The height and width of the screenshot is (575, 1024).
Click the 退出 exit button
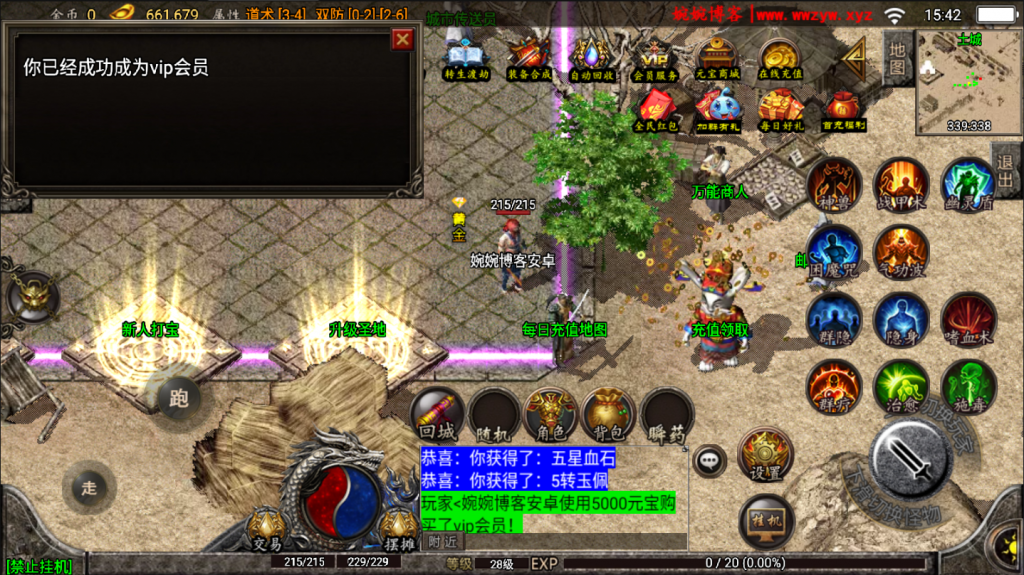point(1005,171)
